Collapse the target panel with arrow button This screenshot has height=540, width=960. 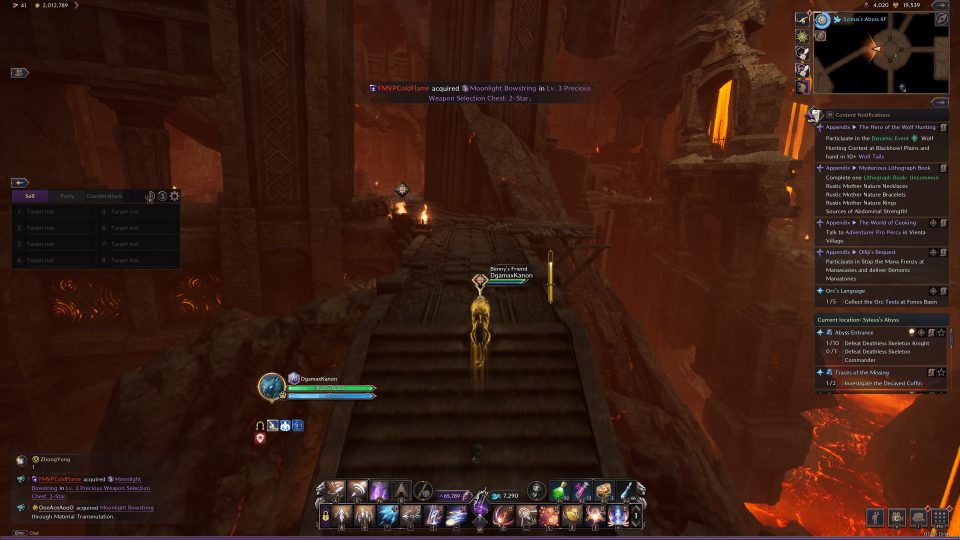point(20,183)
